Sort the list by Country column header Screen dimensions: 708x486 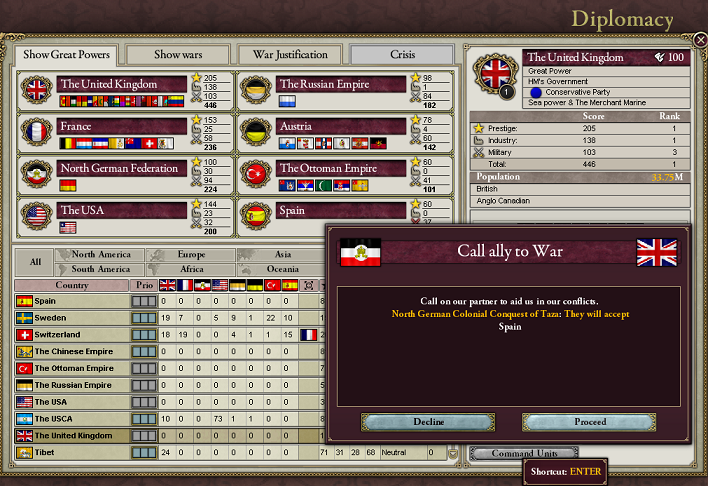(x=71, y=285)
